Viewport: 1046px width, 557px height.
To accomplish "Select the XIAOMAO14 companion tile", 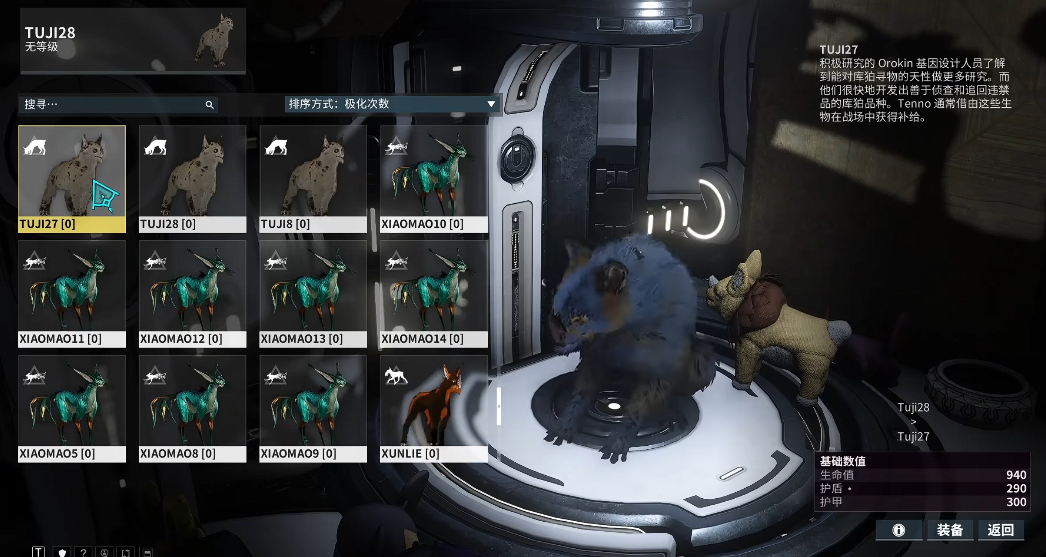I will (434, 293).
